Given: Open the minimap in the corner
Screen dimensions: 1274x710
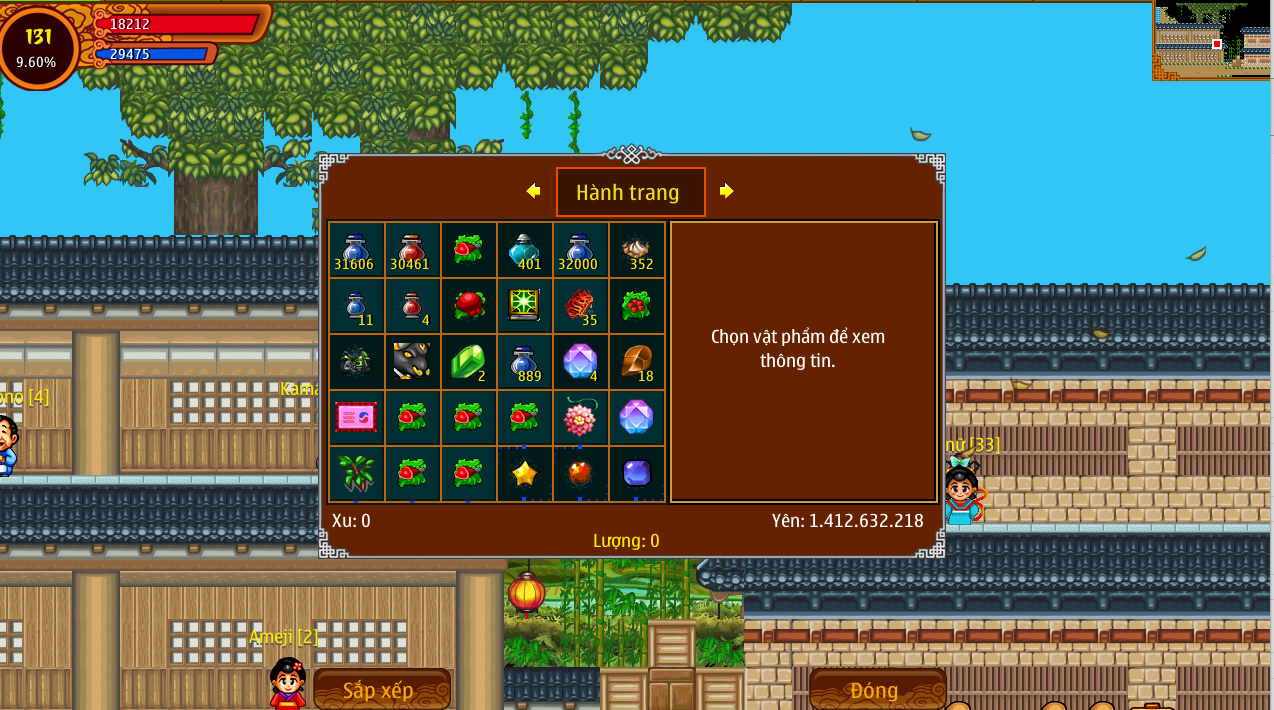Looking at the screenshot, I should coord(1212,40).
